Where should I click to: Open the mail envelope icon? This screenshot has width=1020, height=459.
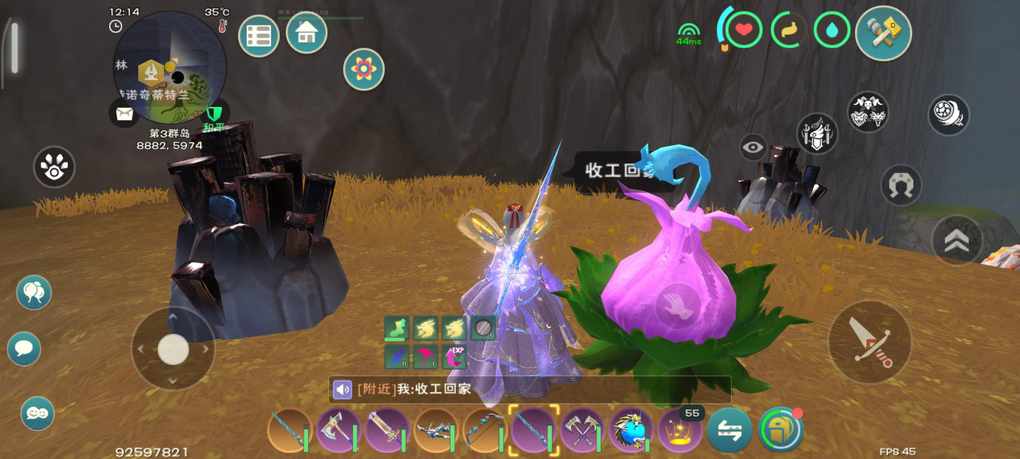[124, 113]
